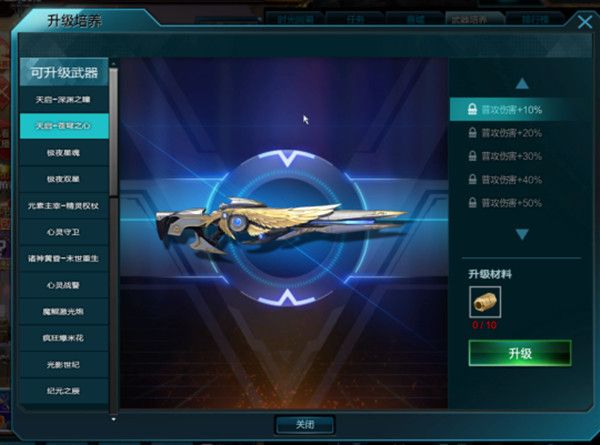This screenshot has width=600, height=445.
Task: Select the 普攻伤害+10% upgrade tier
Action: (510, 109)
